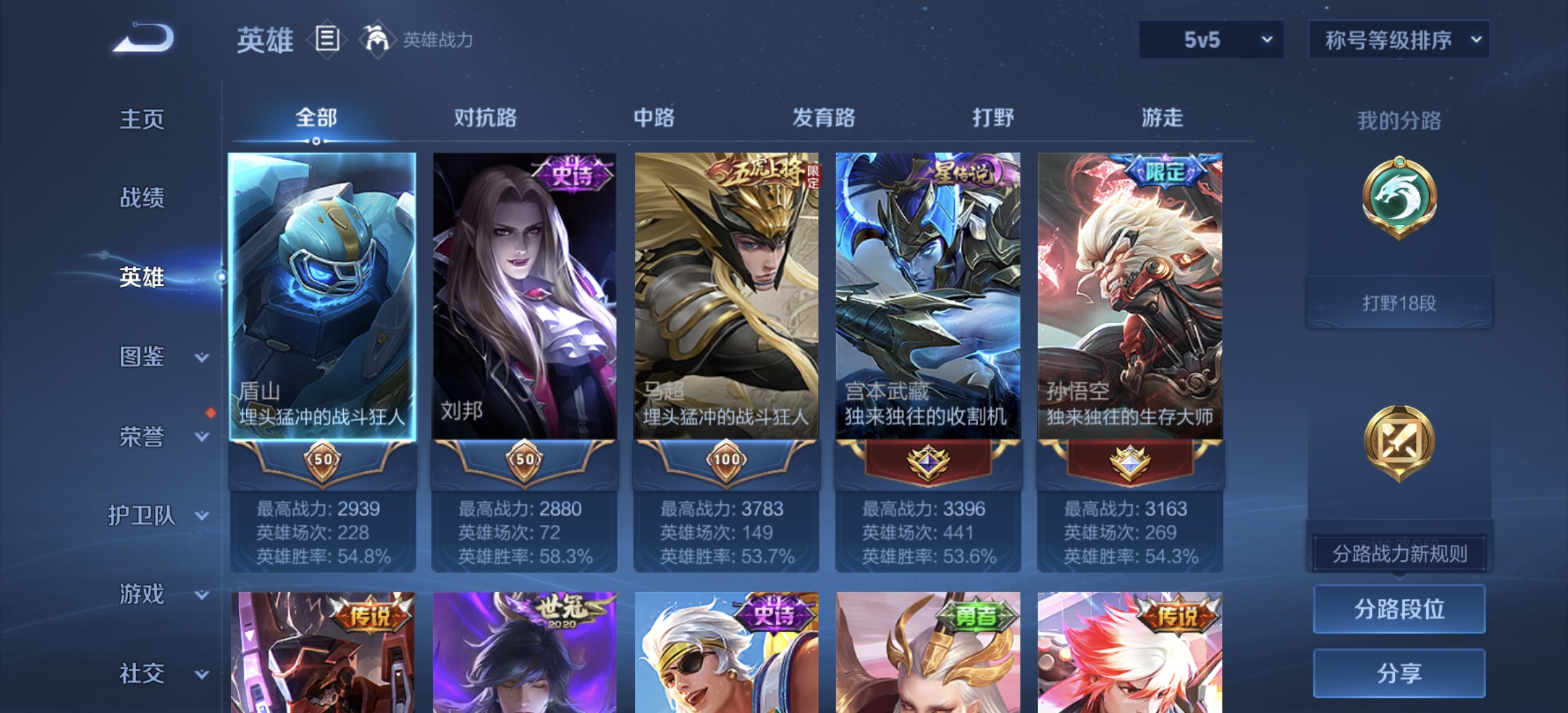Open the 战绩 sidebar menu

coord(142,198)
